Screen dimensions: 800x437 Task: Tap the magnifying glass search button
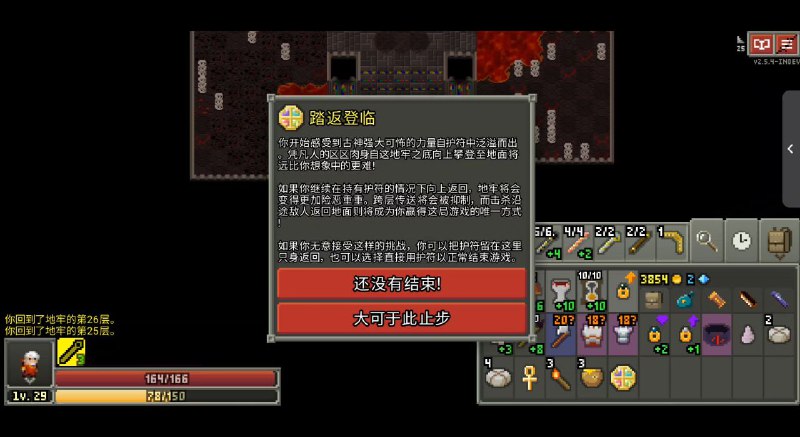[x=707, y=240]
